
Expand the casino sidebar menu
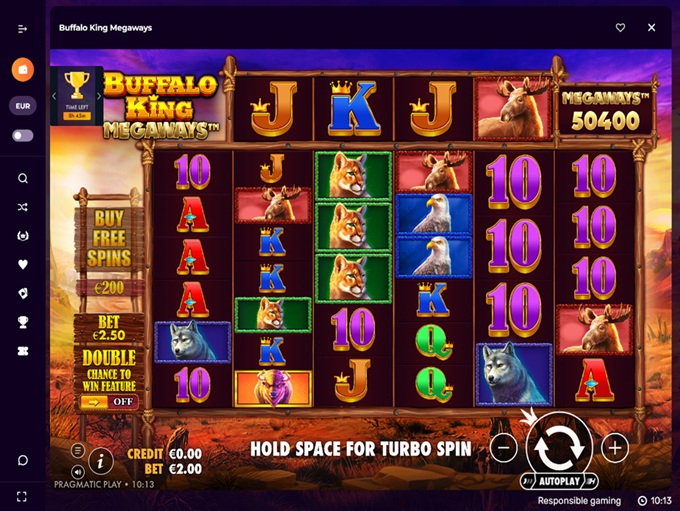click(22, 28)
